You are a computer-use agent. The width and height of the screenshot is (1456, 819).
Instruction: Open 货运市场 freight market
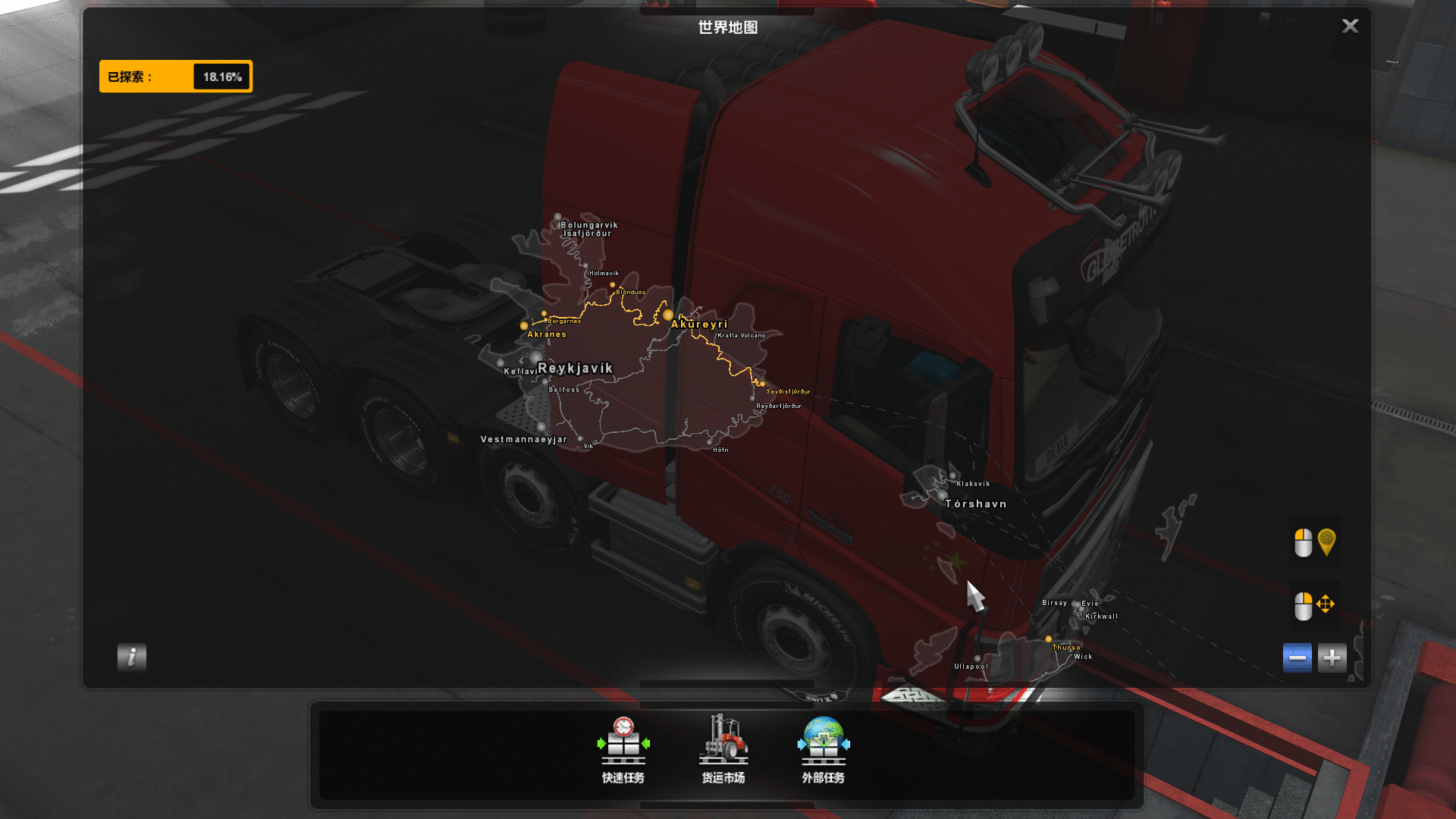click(723, 749)
